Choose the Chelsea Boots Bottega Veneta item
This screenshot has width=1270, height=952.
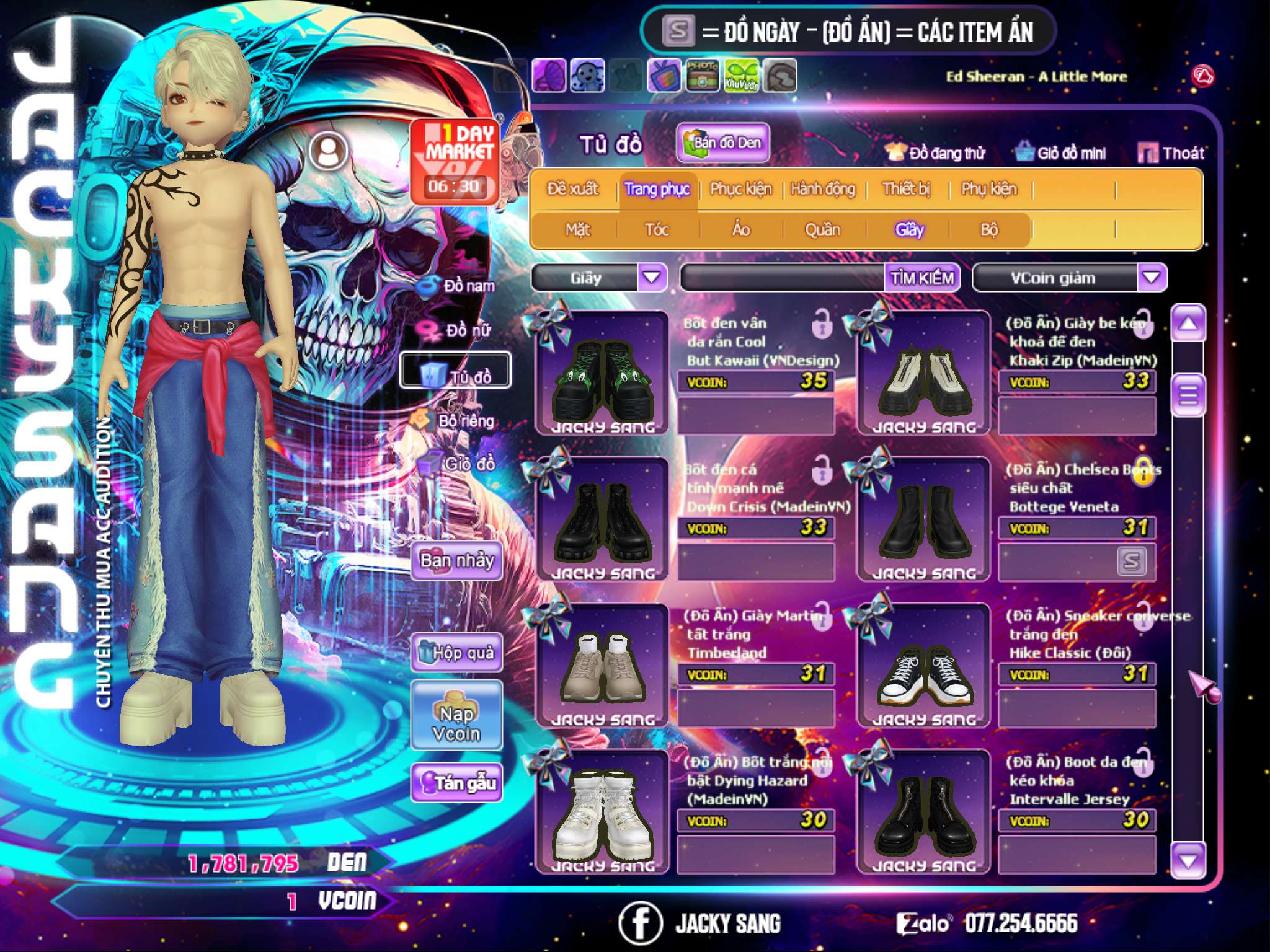click(923, 521)
